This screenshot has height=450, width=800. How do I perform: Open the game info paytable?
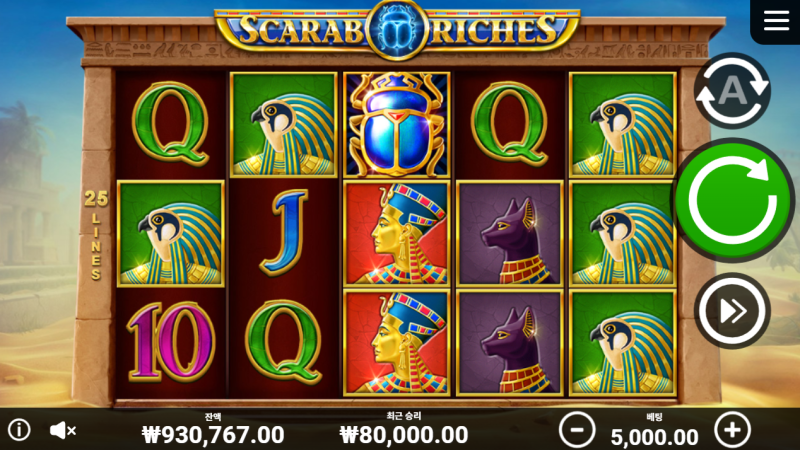pos(19,430)
